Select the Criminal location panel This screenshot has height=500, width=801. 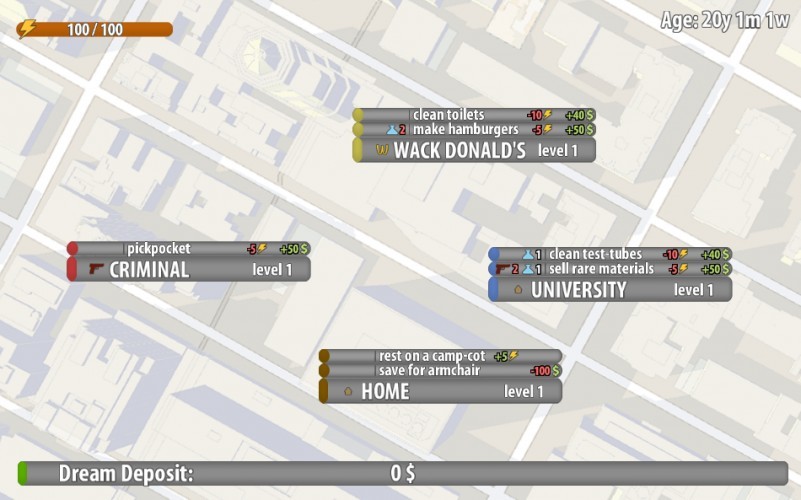[x=188, y=269]
